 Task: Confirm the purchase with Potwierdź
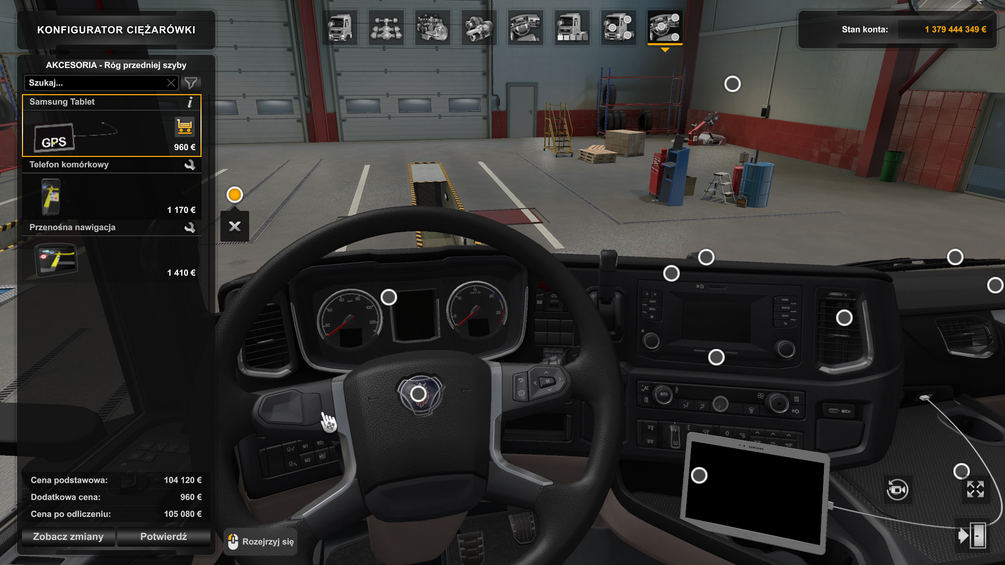tap(163, 536)
